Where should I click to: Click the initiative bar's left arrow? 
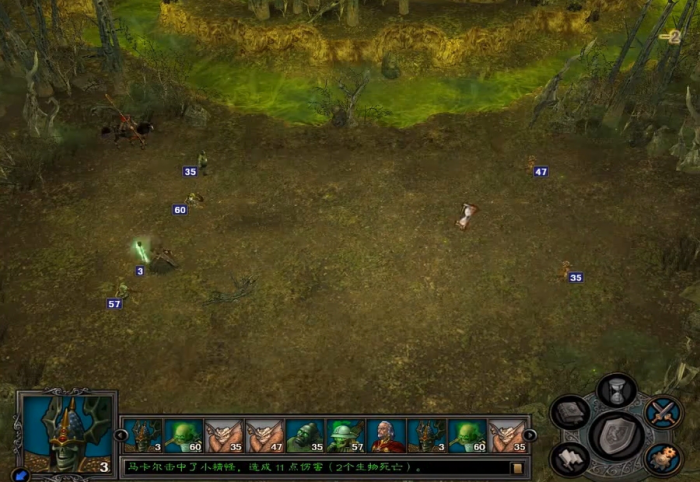click(x=121, y=435)
